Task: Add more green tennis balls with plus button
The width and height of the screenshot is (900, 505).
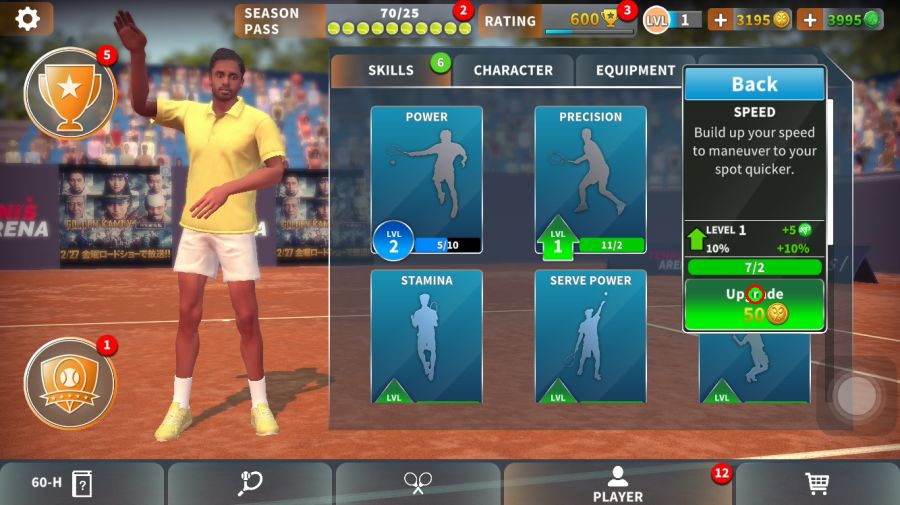Action: [810, 19]
